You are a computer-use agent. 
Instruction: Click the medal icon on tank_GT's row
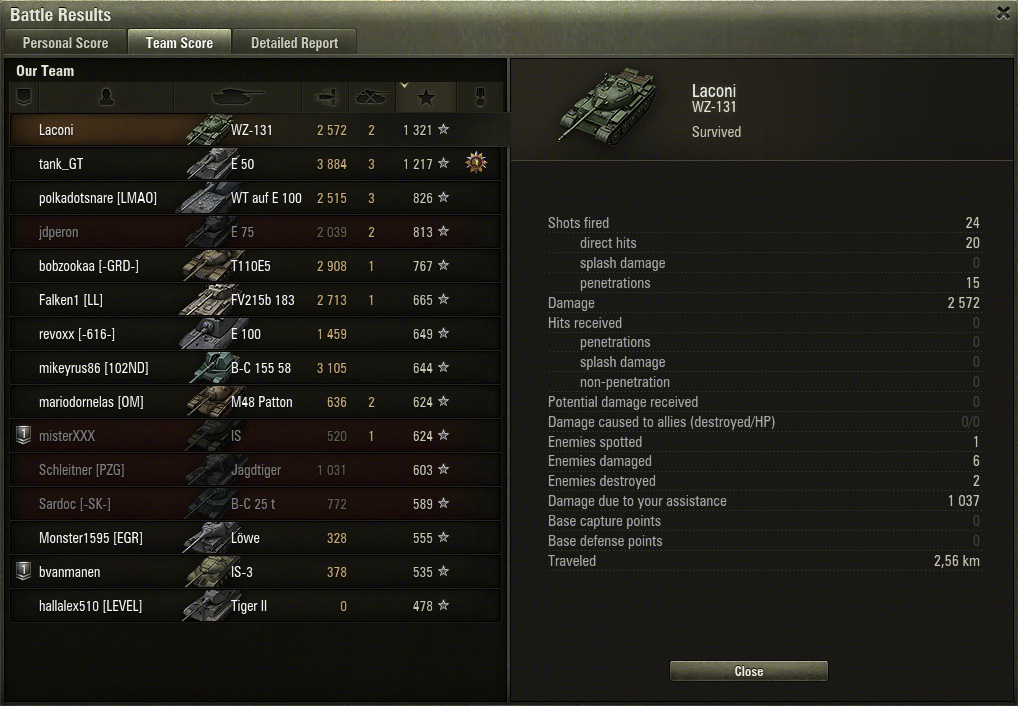tap(476, 163)
